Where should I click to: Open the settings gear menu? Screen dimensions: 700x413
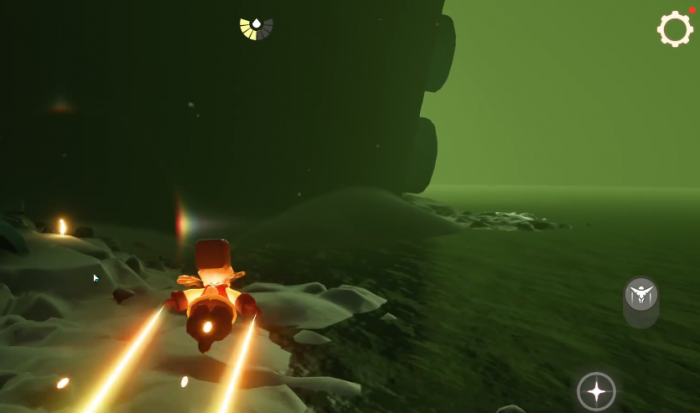tap(675, 29)
